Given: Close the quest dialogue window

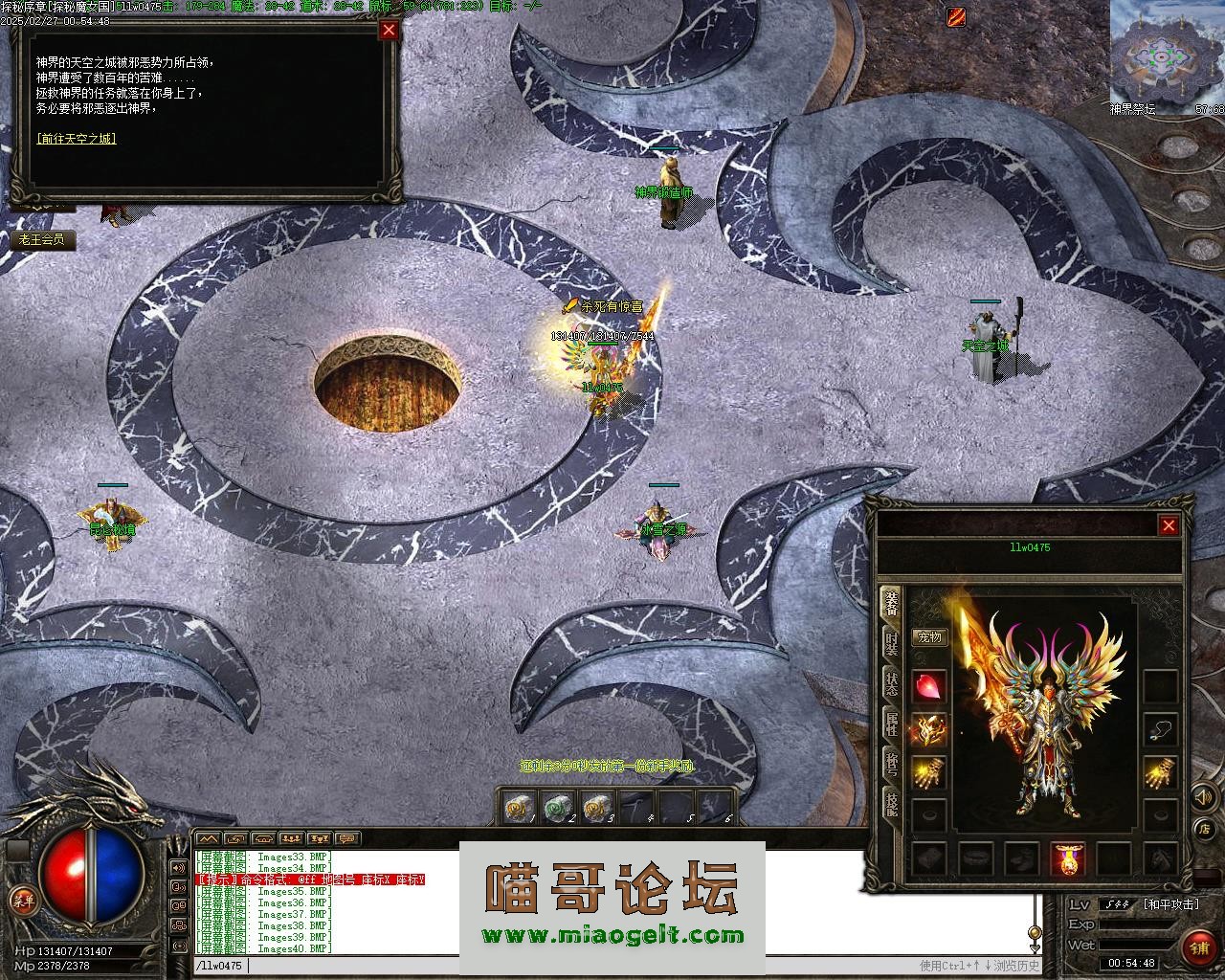Looking at the screenshot, I should pos(389,30).
